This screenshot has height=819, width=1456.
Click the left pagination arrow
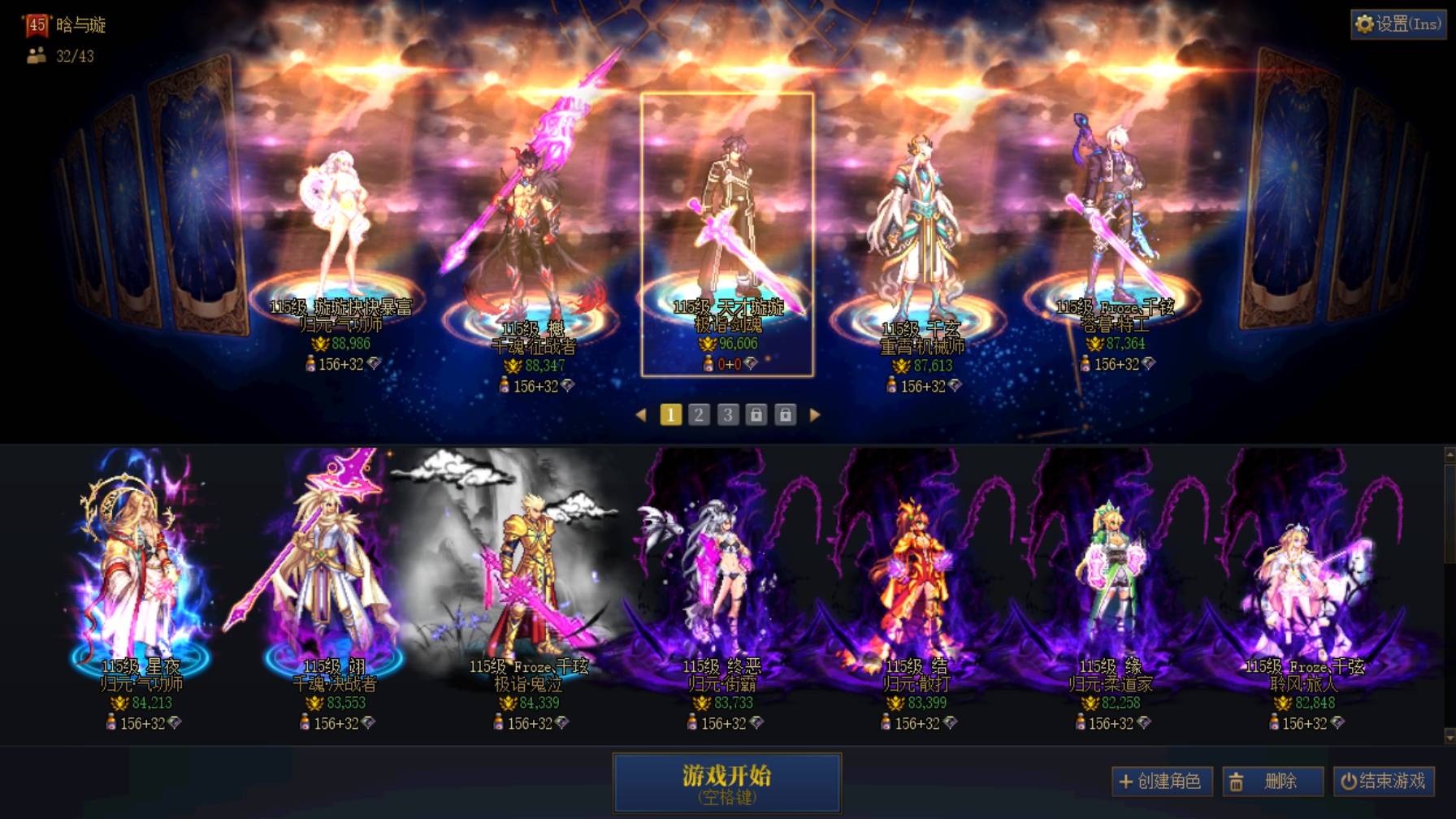pos(641,414)
